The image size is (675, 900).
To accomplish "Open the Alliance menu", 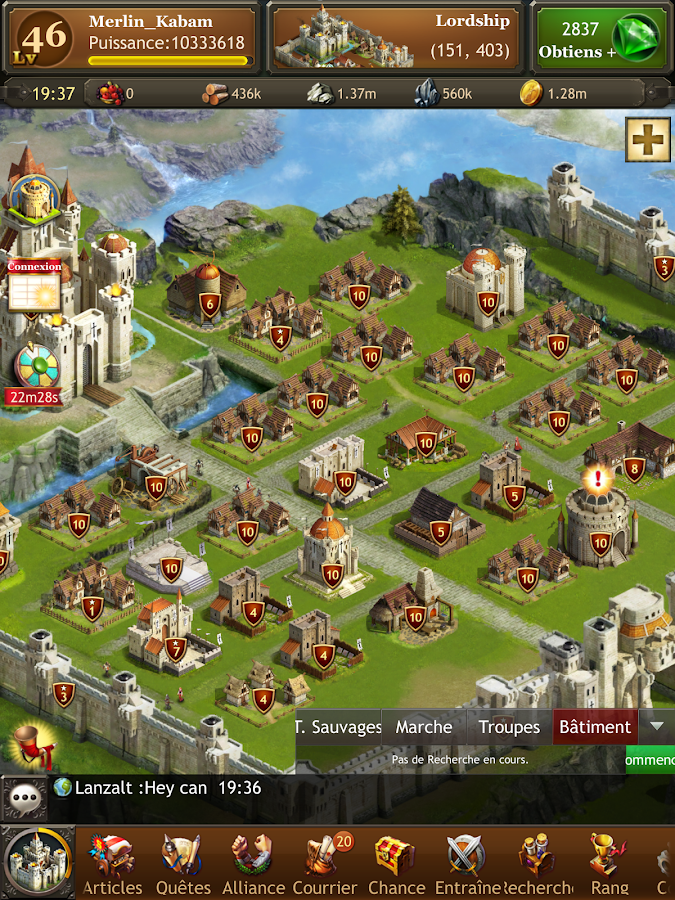I will point(253,863).
